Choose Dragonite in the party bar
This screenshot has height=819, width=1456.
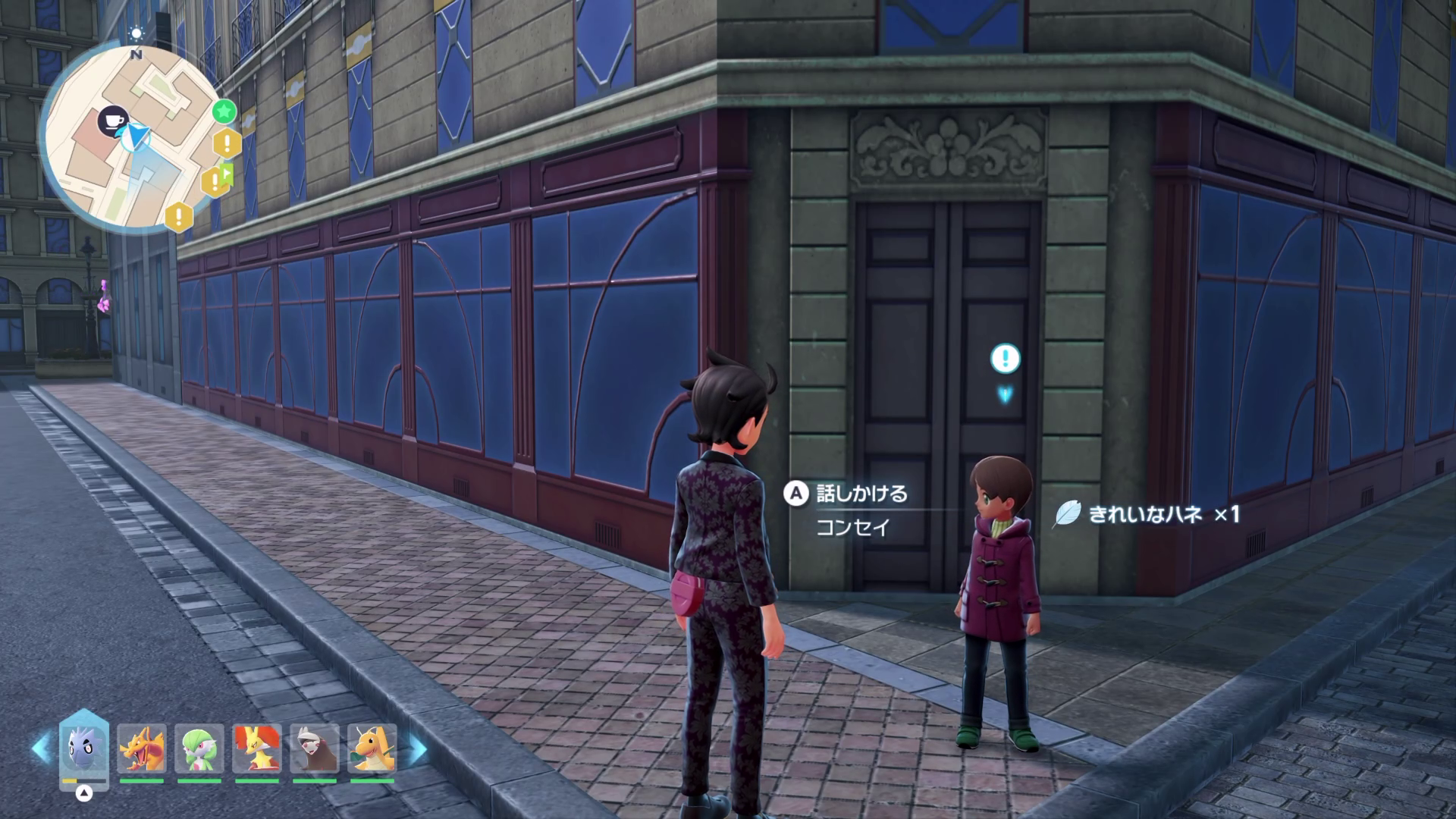coord(372,748)
